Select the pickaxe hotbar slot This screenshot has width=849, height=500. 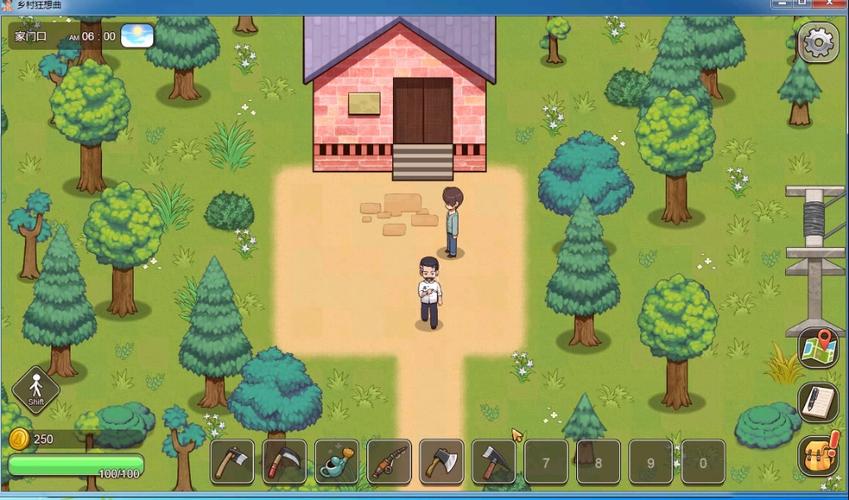coord(494,462)
